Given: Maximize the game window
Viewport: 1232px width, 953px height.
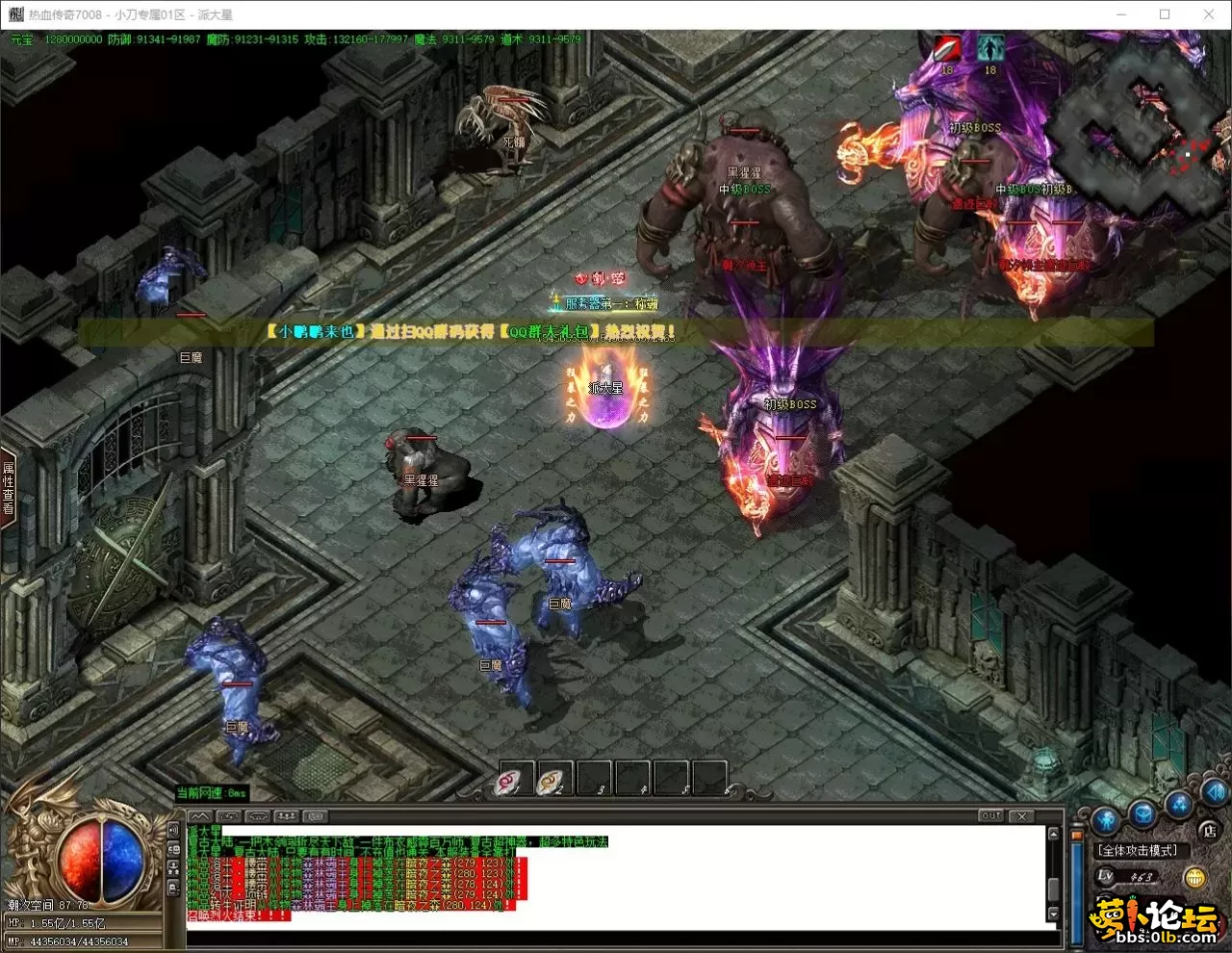Looking at the screenshot, I should pos(1165,14).
